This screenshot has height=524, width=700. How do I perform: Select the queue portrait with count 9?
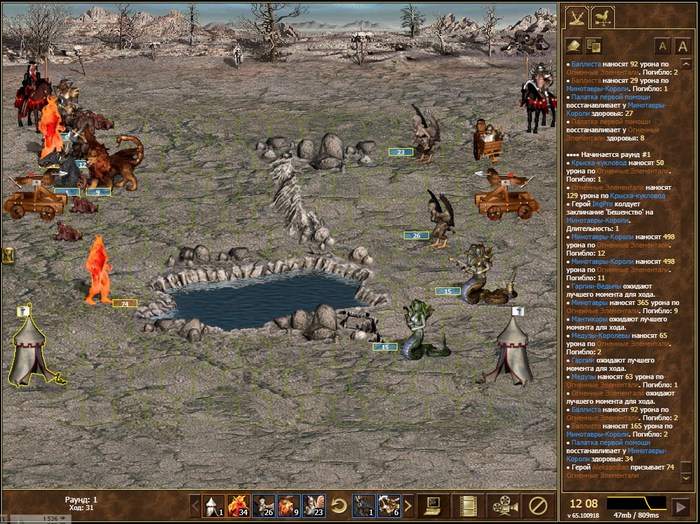[x=288, y=504]
